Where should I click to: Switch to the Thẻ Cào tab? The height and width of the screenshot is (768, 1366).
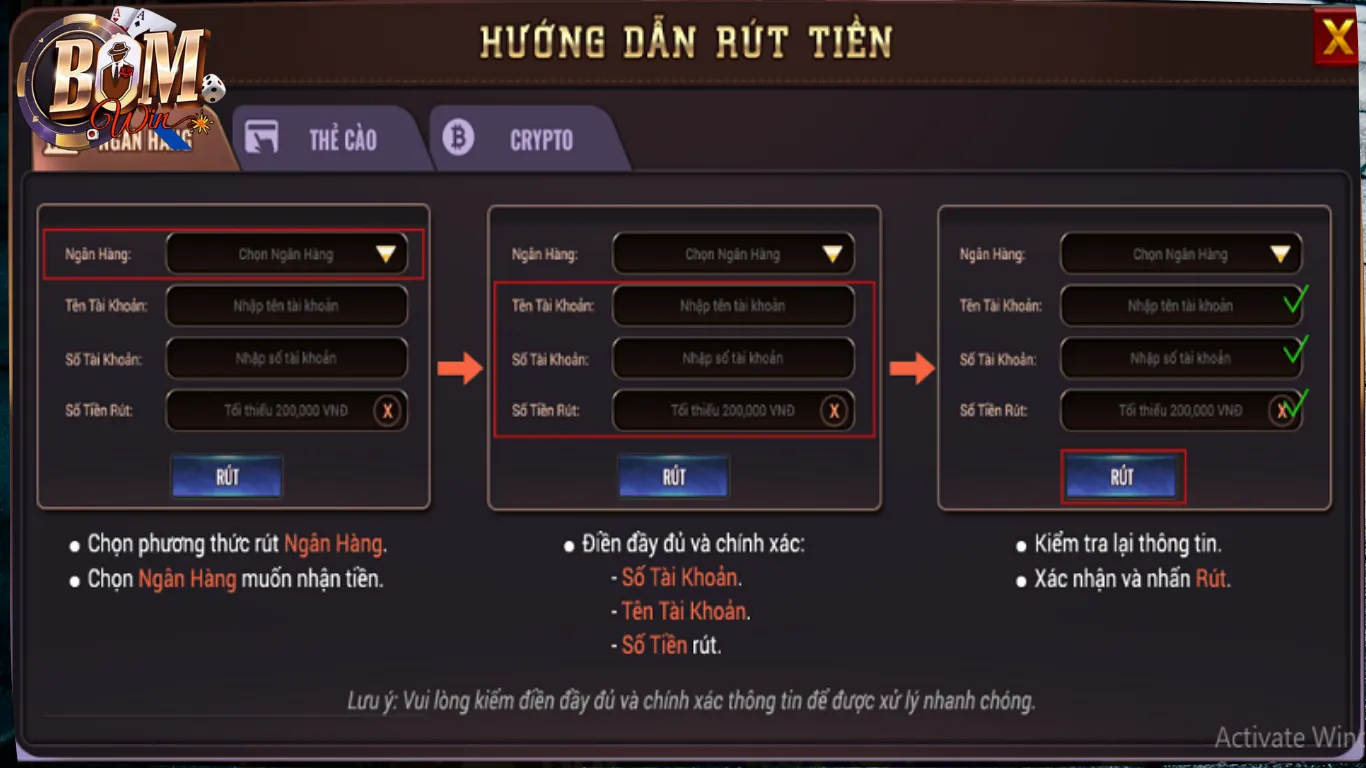coord(330,140)
